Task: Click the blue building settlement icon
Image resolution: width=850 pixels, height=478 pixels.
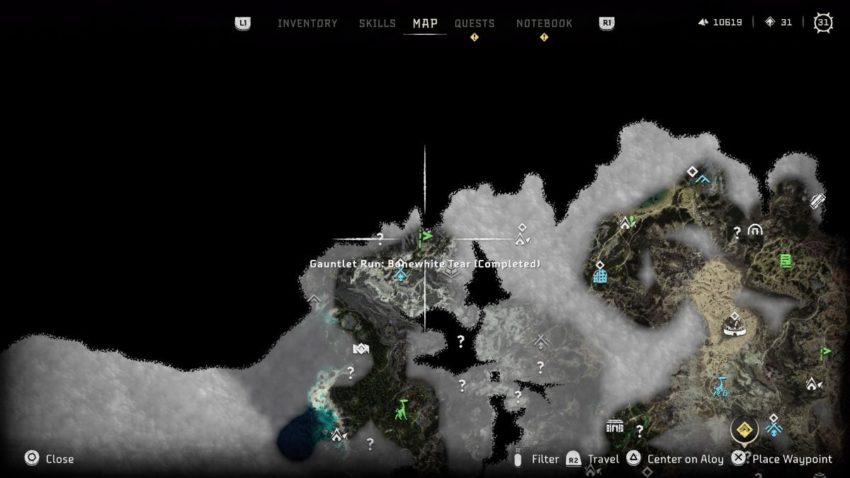Action: (x=600, y=273)
